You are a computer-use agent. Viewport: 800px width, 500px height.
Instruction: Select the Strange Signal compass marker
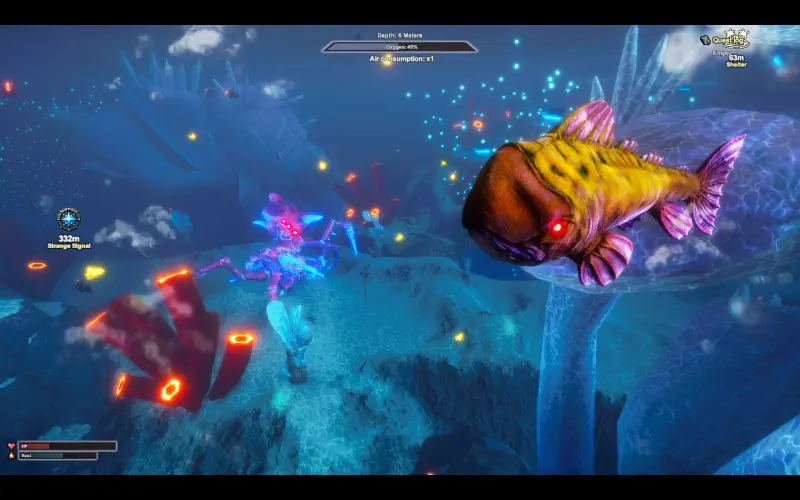point(69,219)
